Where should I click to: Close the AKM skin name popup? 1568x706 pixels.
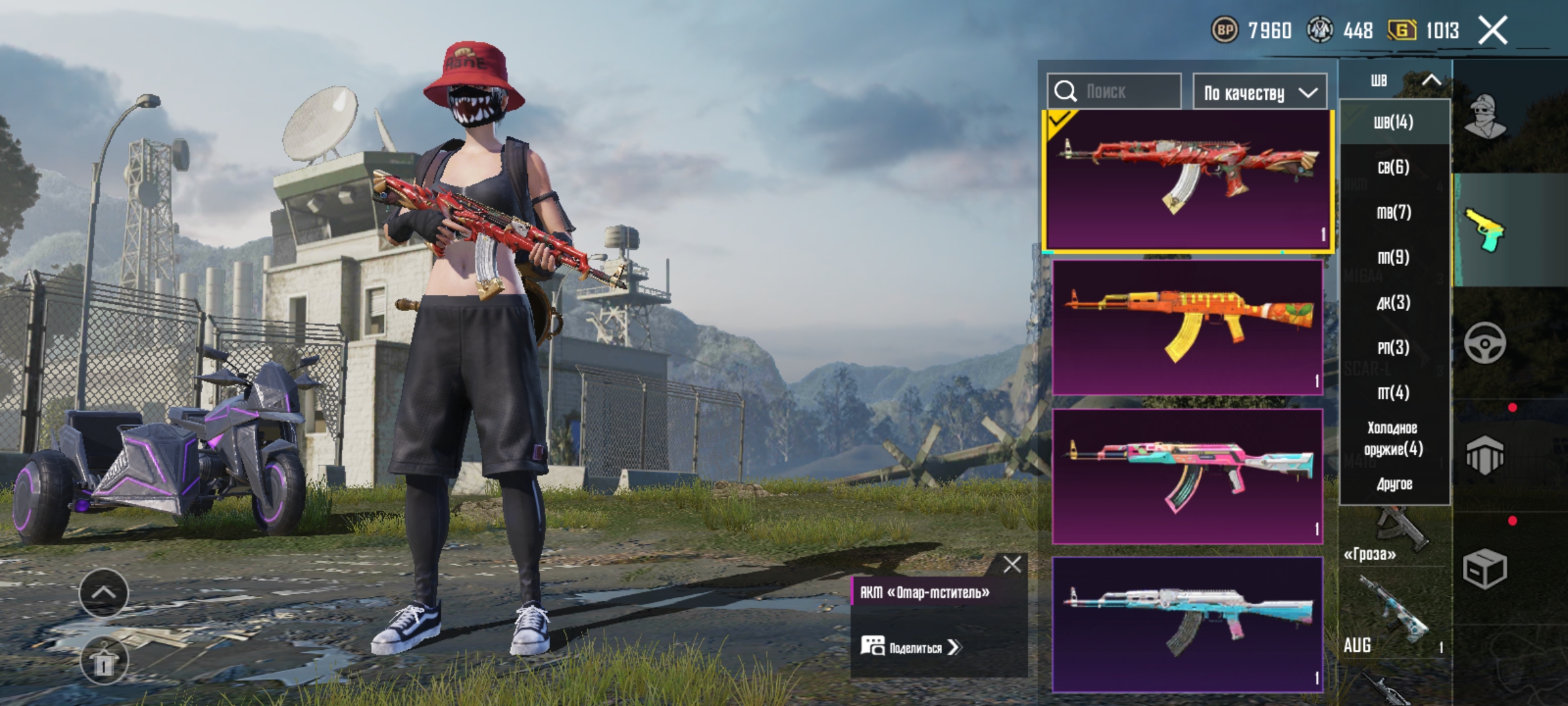pos(1012,564)
